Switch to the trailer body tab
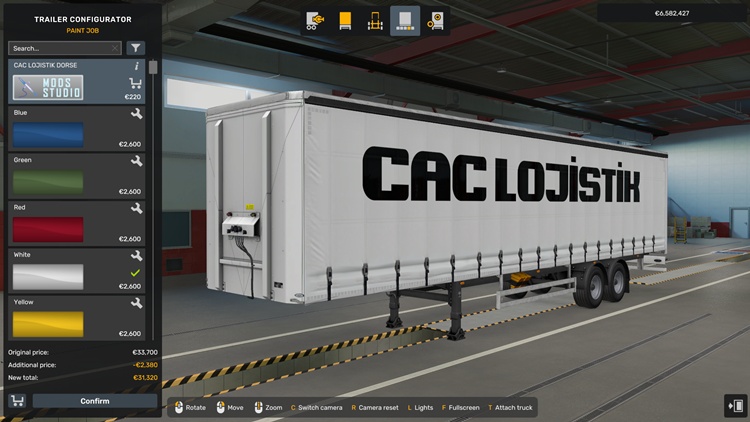 [x=346, y=20]
